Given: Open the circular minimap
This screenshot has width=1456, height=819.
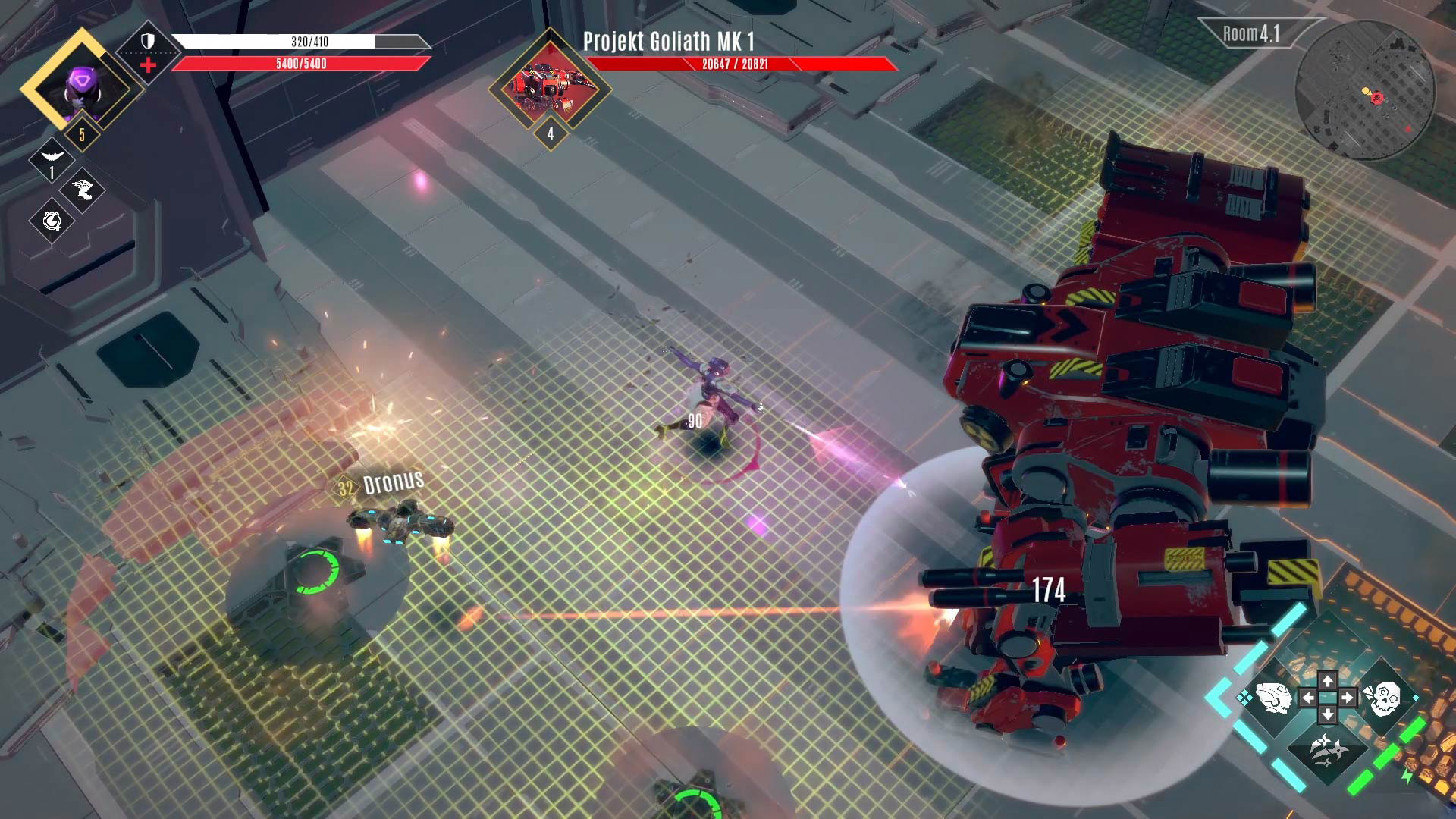Looking at the screenshot, I should pos(1365,91).
